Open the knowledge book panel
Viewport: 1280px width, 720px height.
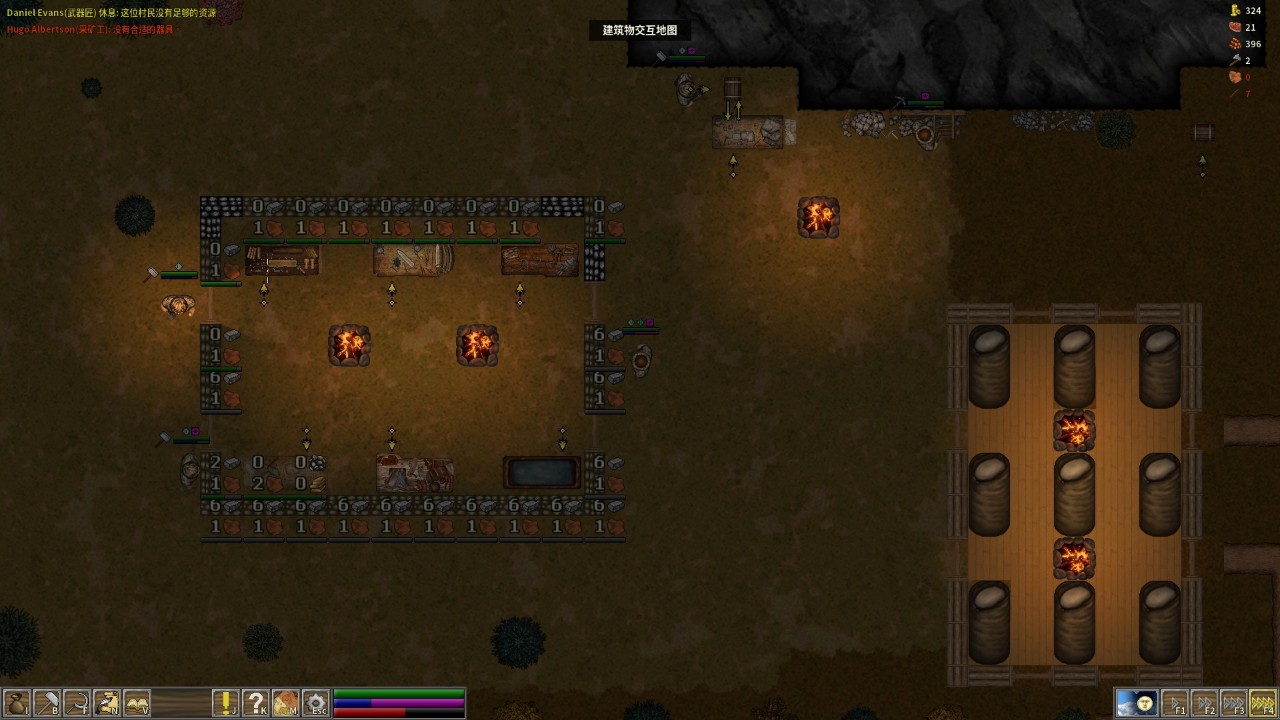[x=137, y=701]
